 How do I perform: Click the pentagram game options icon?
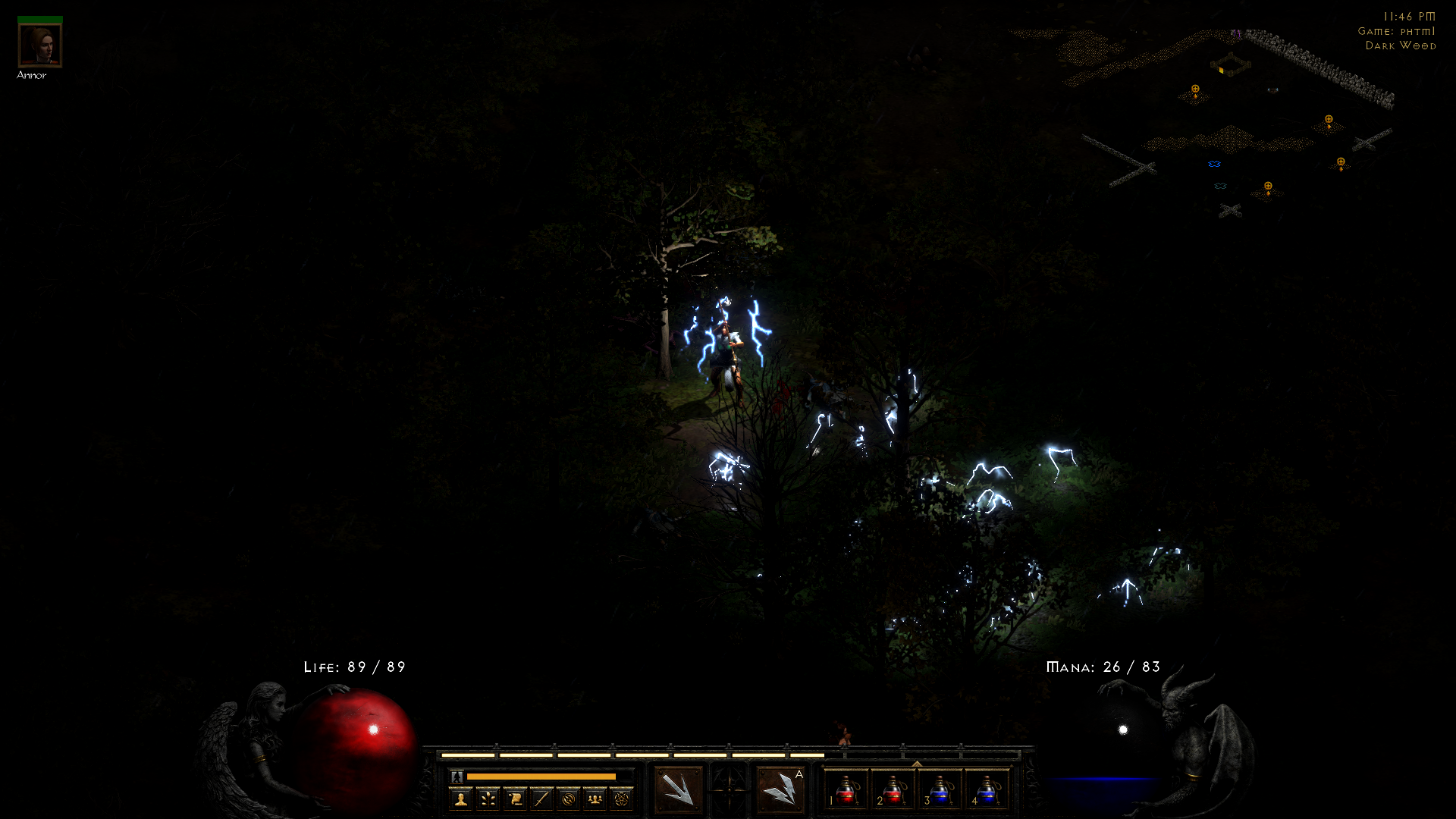point(622,799)
